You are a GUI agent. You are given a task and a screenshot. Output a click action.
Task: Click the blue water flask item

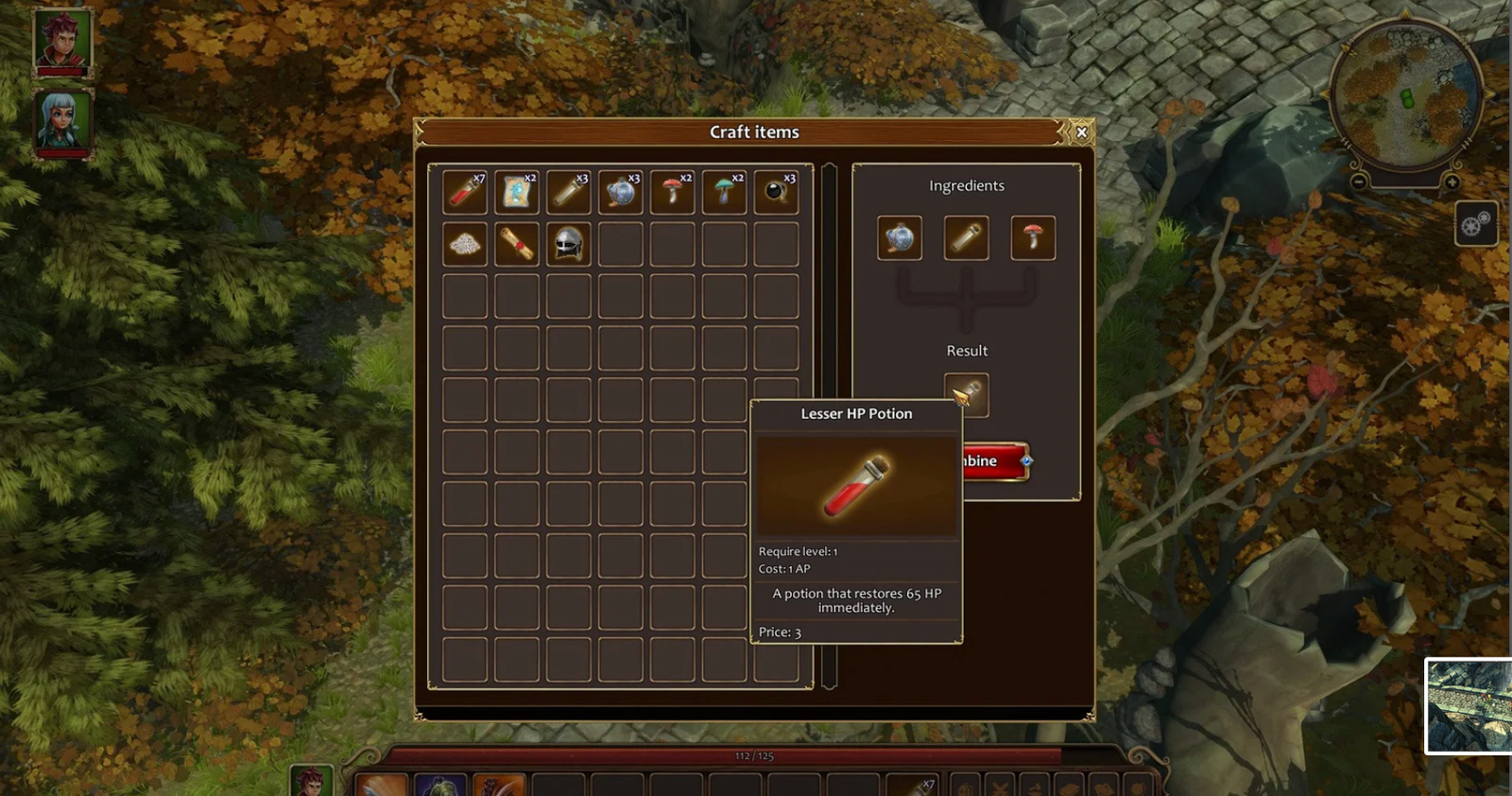pyautogui.click(x=620, y=192)
